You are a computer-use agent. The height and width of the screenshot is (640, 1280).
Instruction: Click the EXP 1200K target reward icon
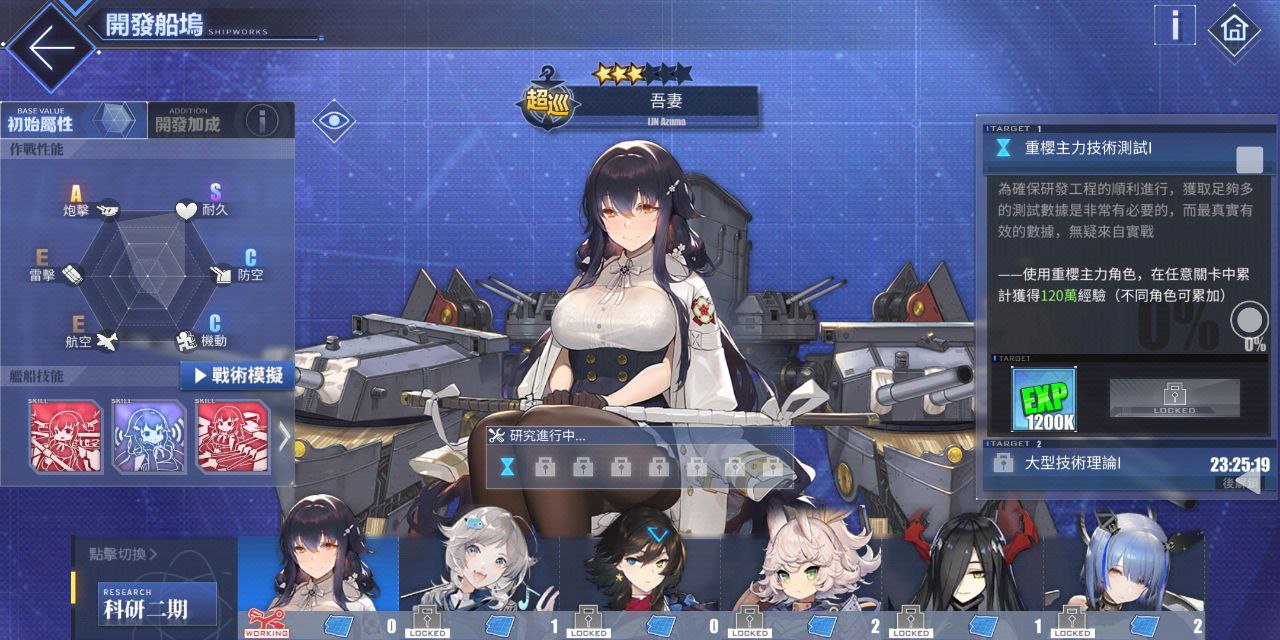(1043, 400)
